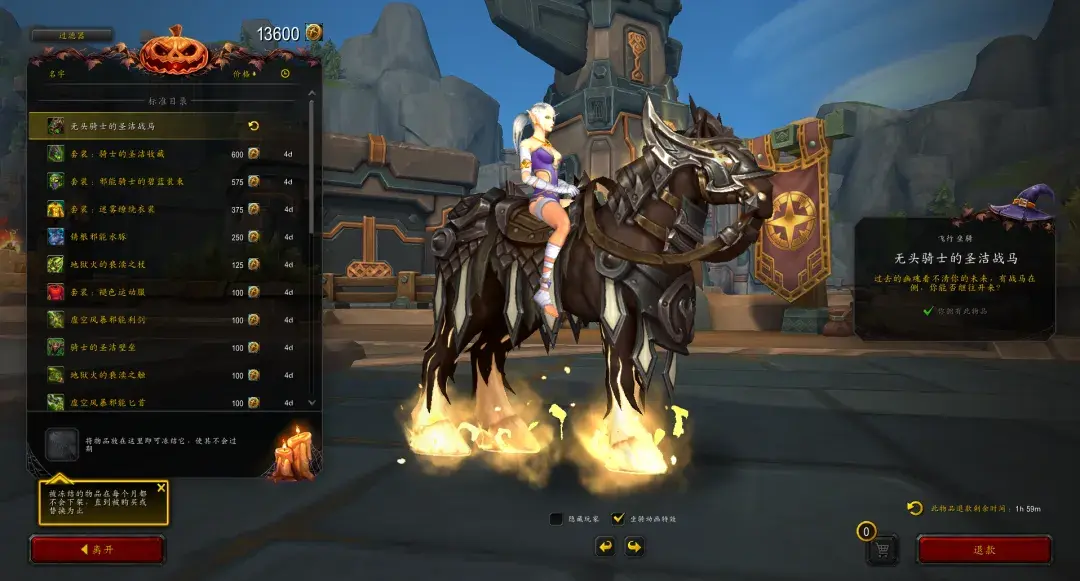The width and height of the screenshot is (1080, 581).
Task: Sort the list by 名字 column
Action: point(56,73)
